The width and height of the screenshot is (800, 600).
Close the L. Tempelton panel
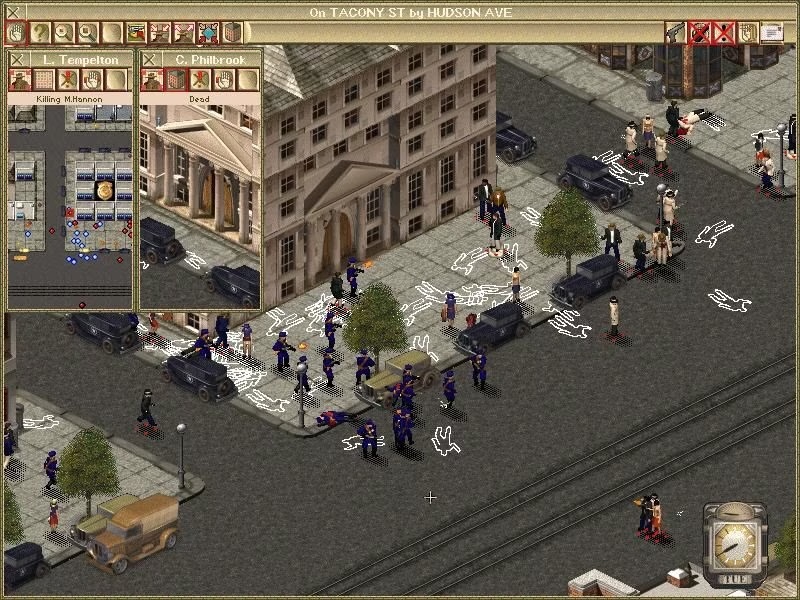(x=19, y=60)
